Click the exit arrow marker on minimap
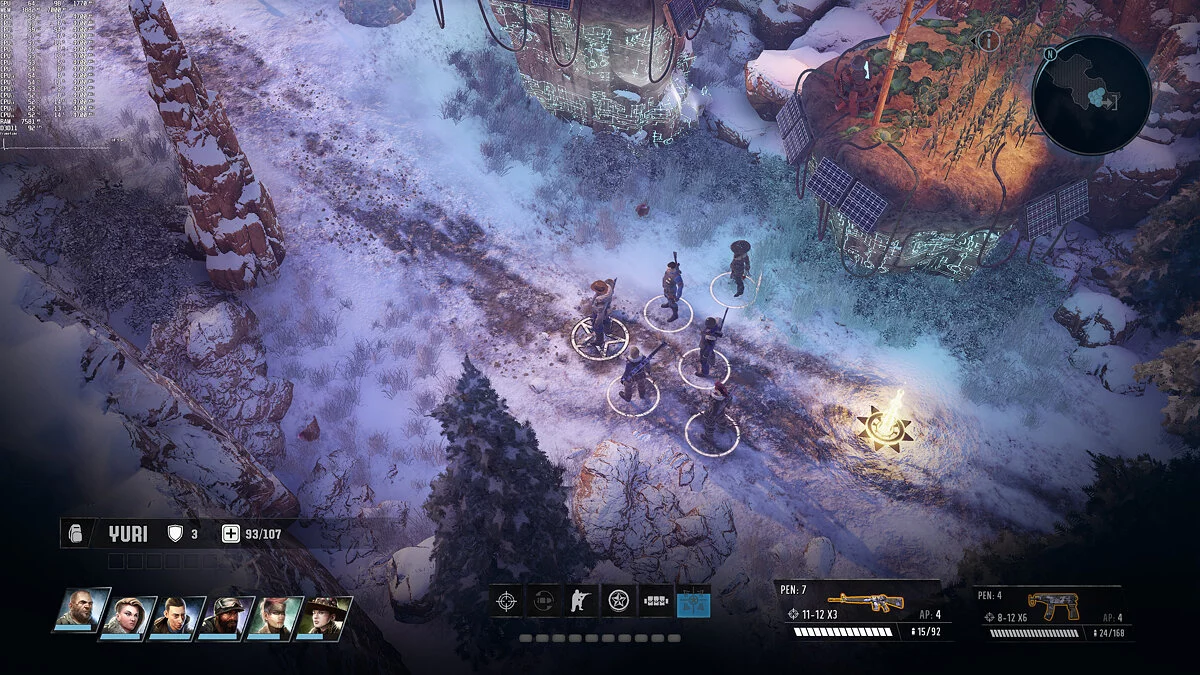 (x=1113, y=101)
